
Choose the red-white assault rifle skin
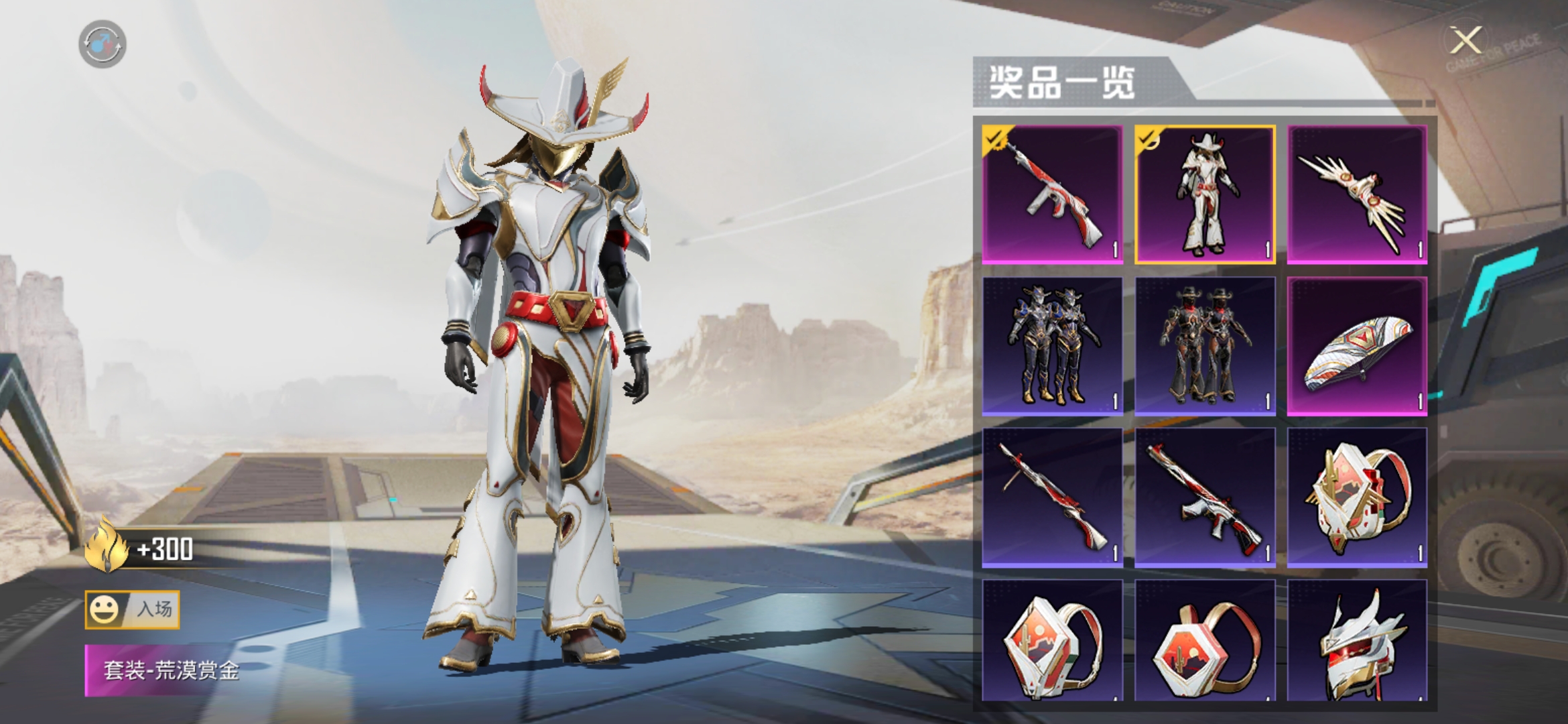click(x=1205, y=497)
